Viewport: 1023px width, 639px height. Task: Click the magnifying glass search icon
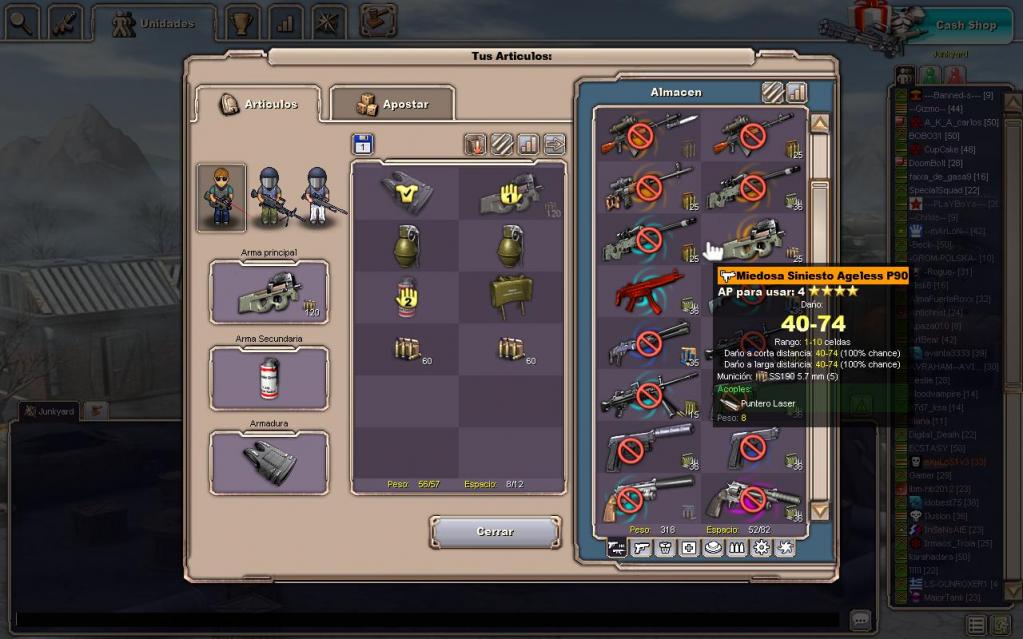pos(20,22)
